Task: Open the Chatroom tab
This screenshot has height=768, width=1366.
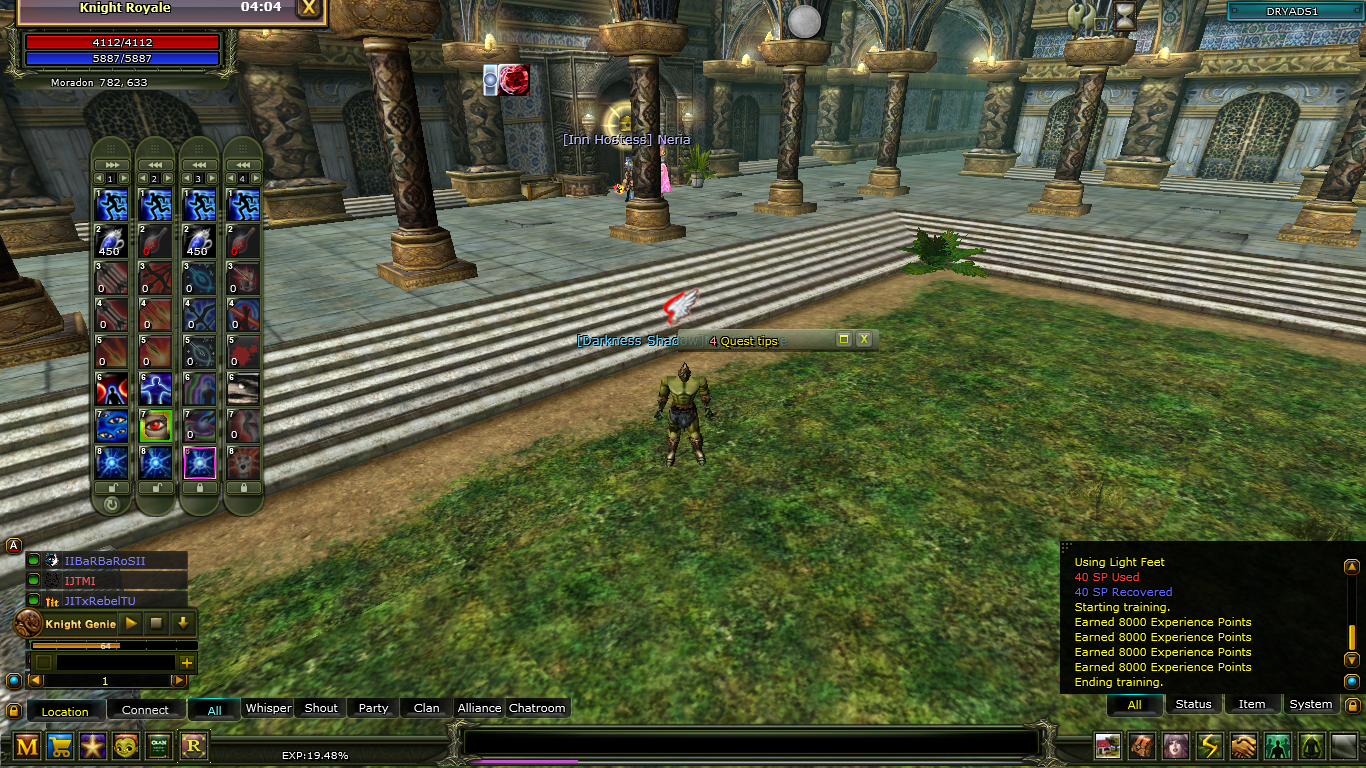Action: pyautogui.click(x=537, y=708)
